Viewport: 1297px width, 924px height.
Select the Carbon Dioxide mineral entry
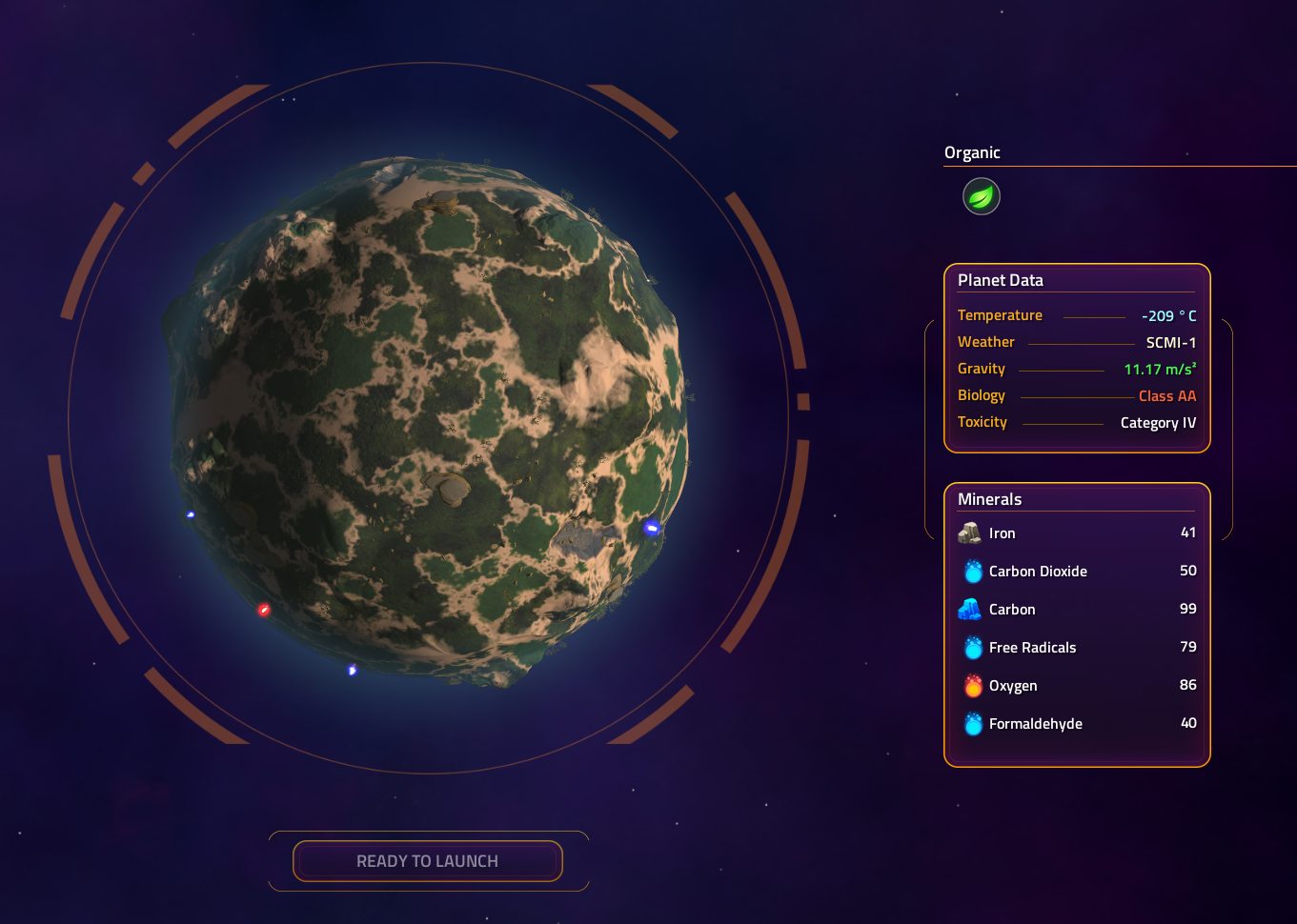1076,572
